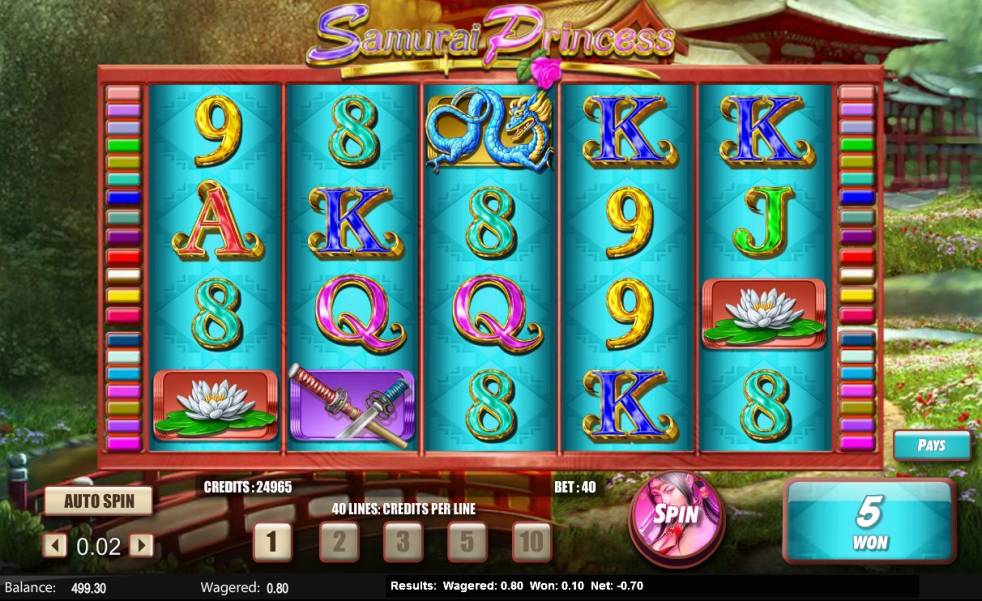Open the Pays table
This screenshot has width=982, height=601.
tap(931, 445)
